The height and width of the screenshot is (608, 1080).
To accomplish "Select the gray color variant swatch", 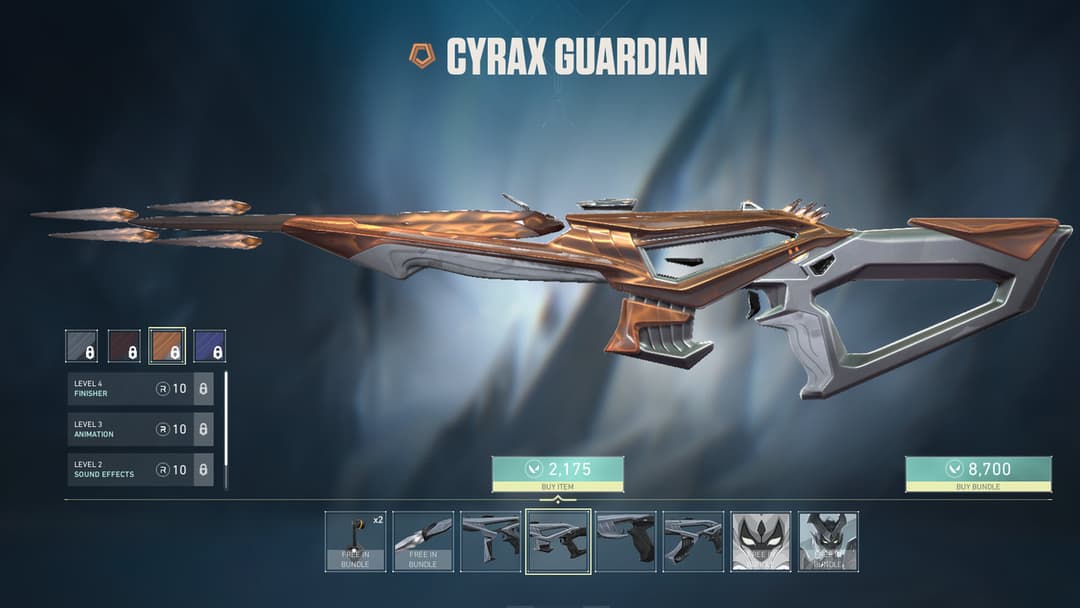I will [x=82, y=346].
